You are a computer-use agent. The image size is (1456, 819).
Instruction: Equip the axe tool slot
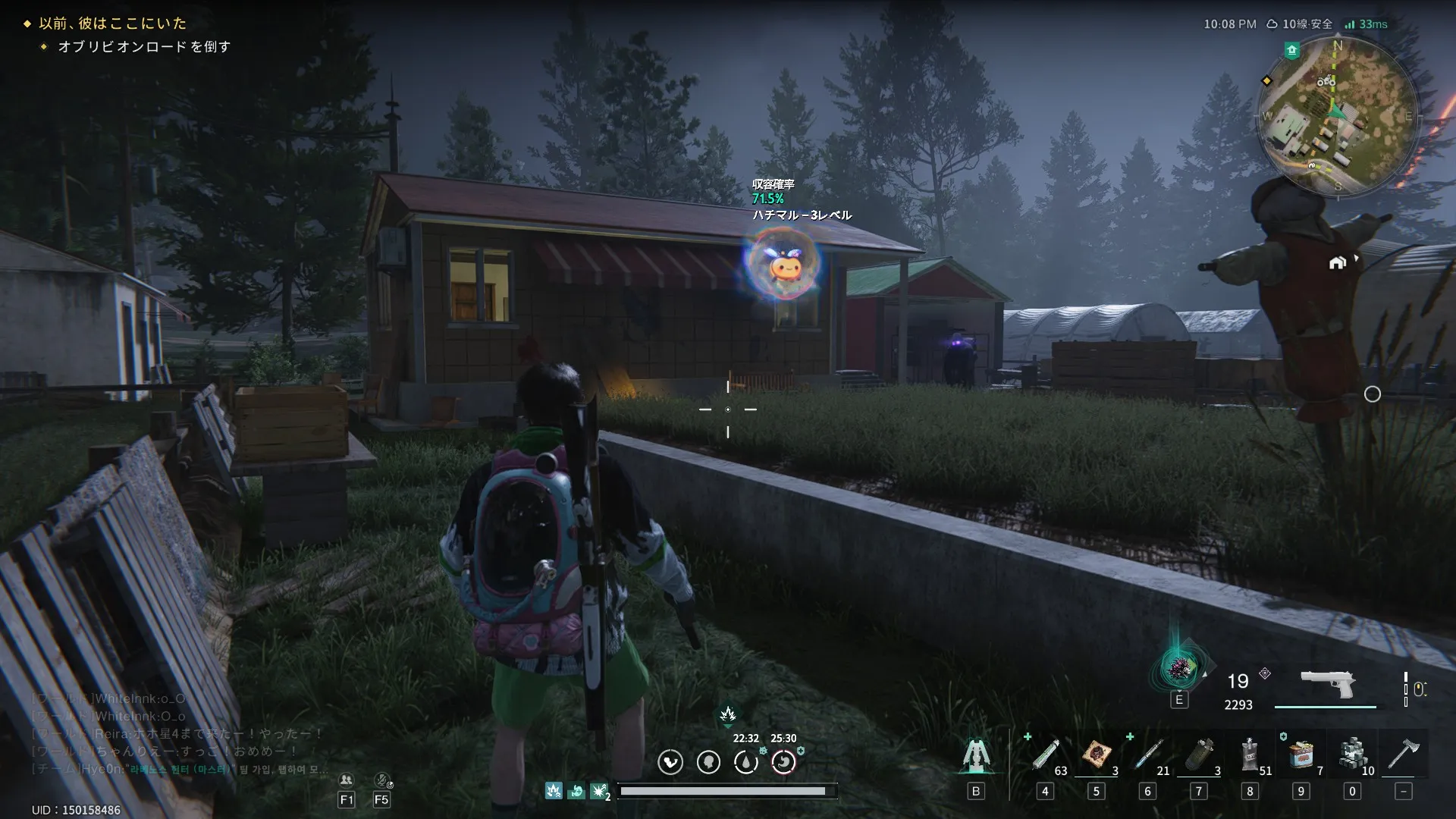point(1403,755)
